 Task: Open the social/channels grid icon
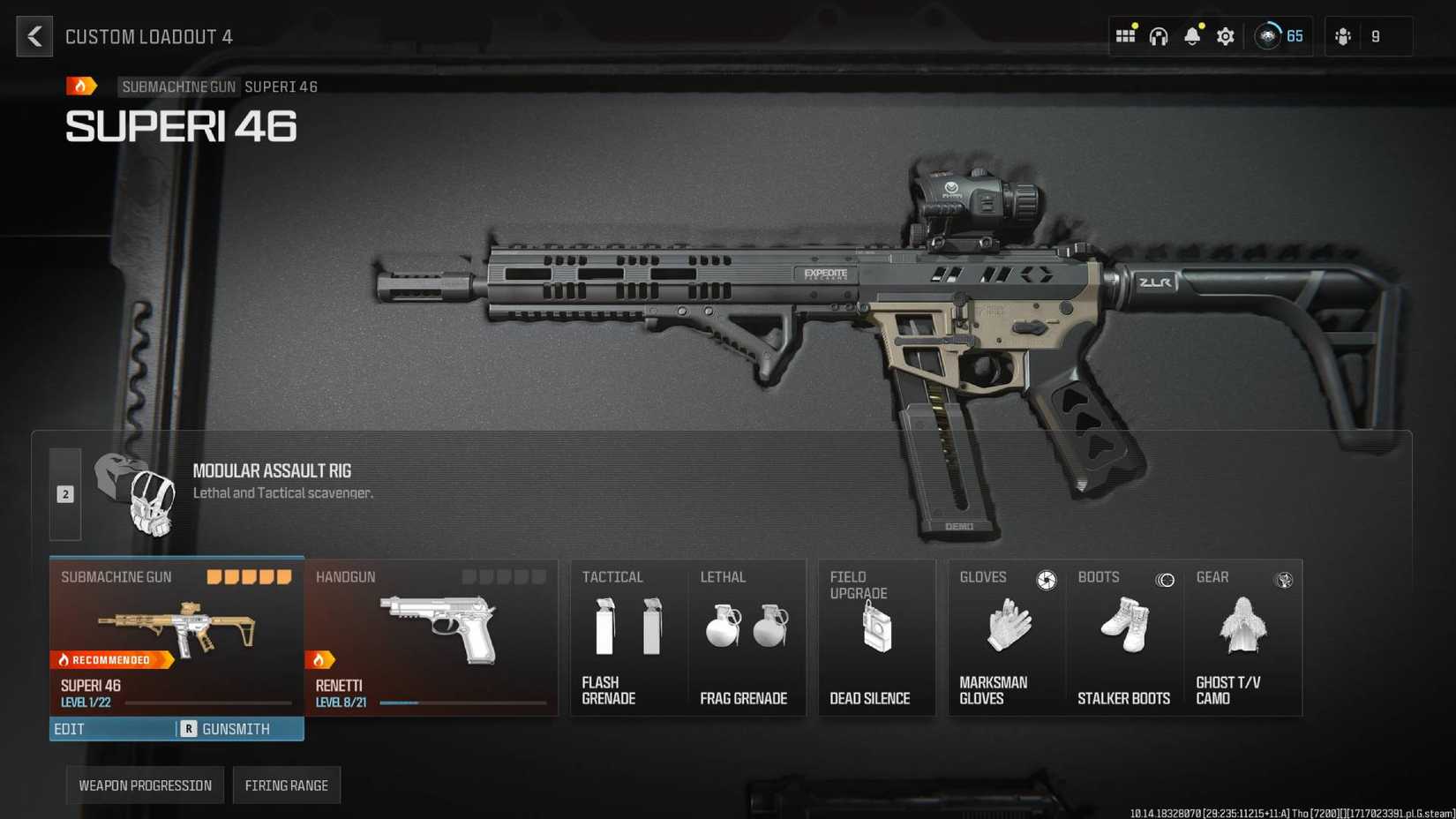pos(1125,36)
